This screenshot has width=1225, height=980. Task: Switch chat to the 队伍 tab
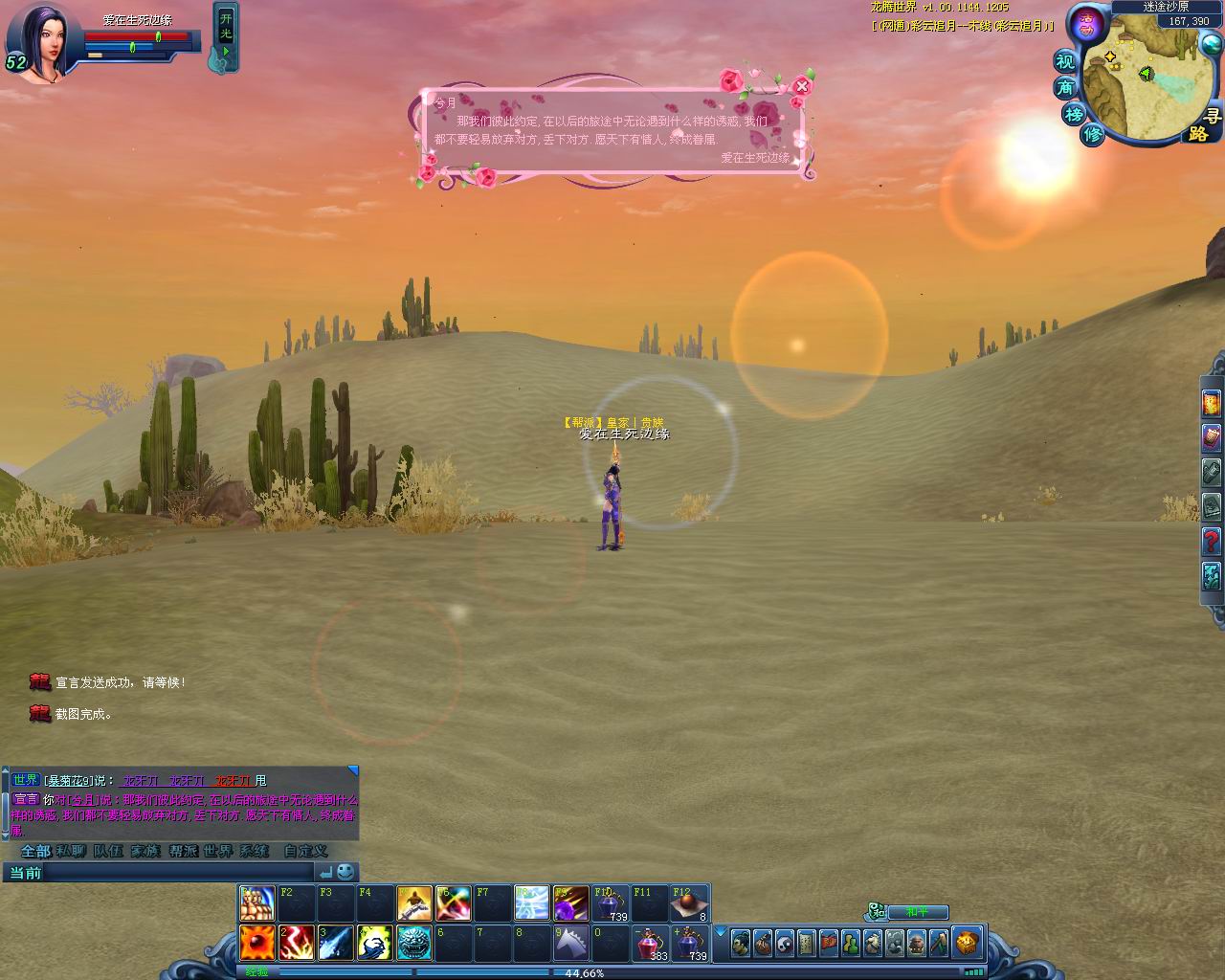coord(107,851)
